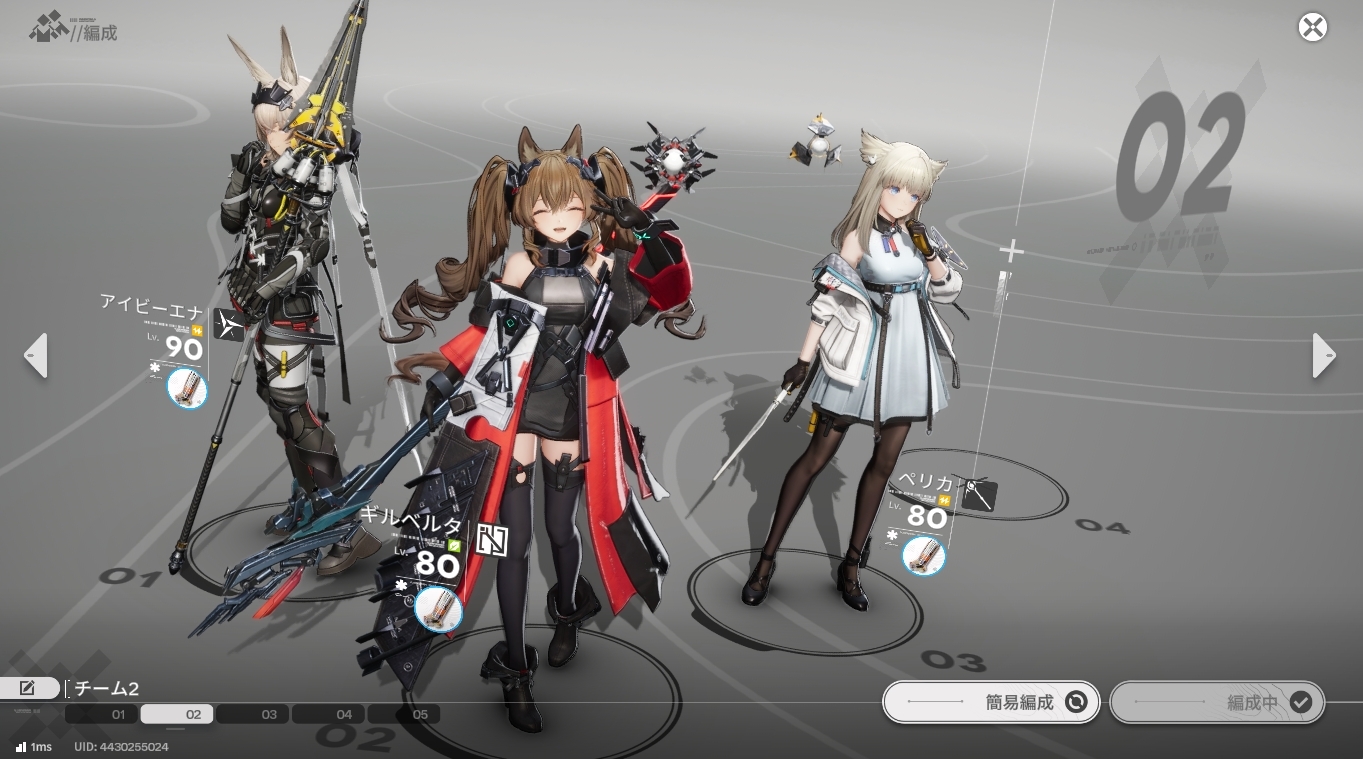Select ペリカ's weapon icon
Viewport: 1363px width, 759px height.
click(923, 555)
